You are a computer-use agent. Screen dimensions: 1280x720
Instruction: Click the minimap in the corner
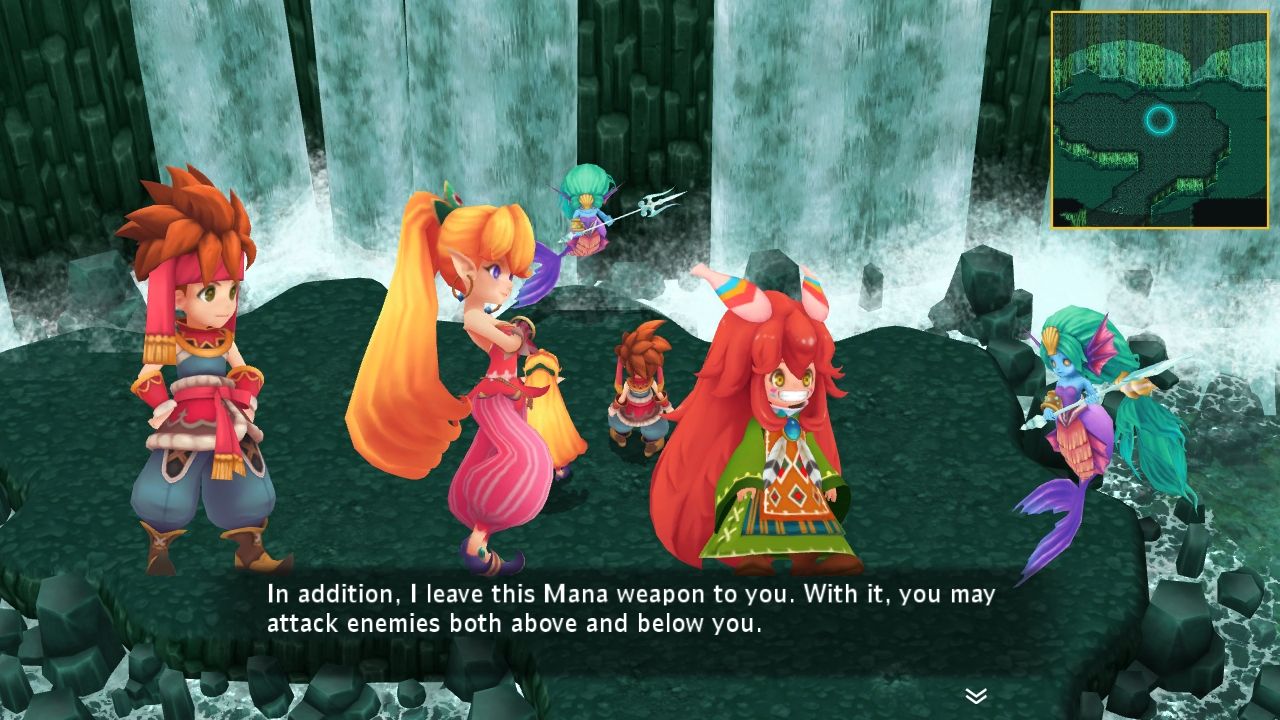pyautogui.click(x=1159, y=120)
